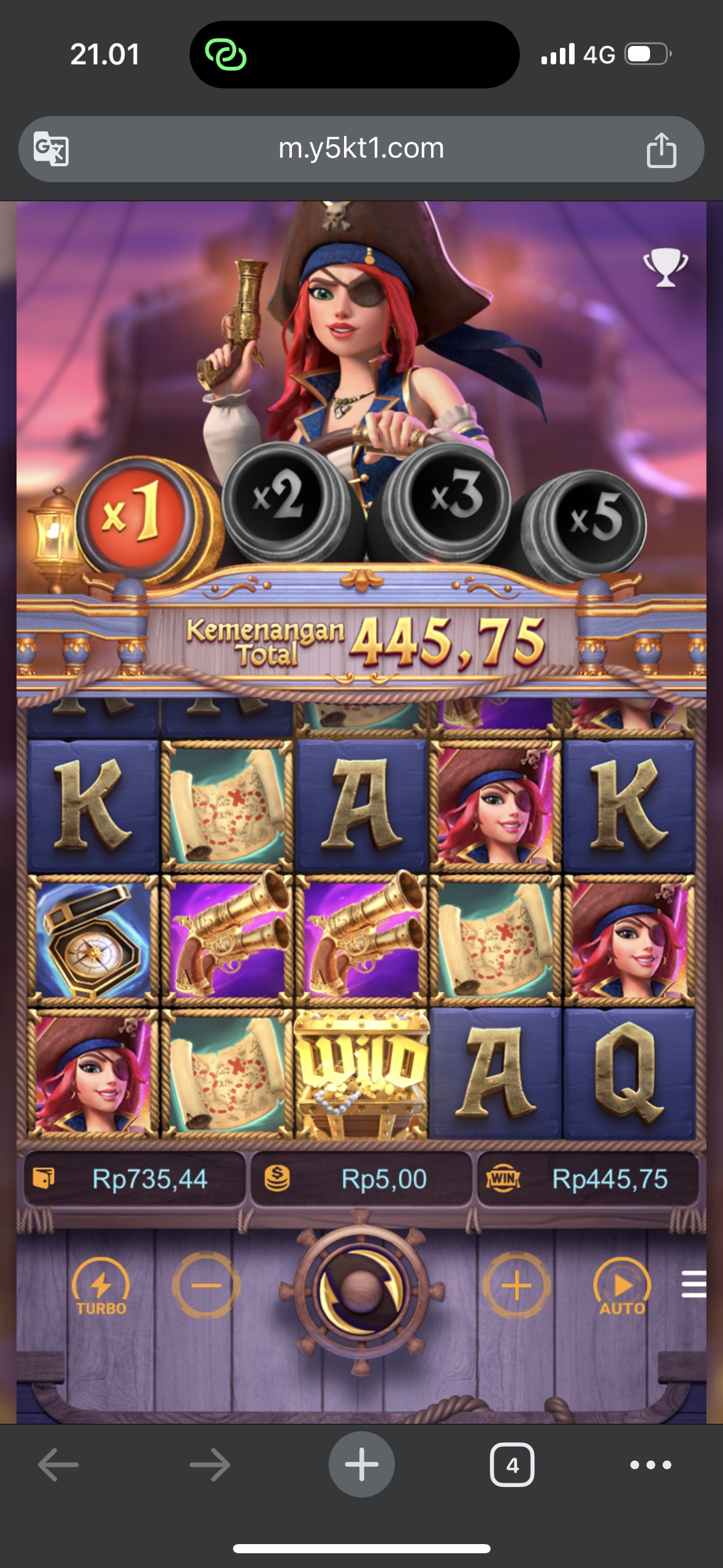This screenshot has height=1568, width=723.
Task: Toggle Turbo spin mode
Action: pyautogui.click(x=101, y=1286)
